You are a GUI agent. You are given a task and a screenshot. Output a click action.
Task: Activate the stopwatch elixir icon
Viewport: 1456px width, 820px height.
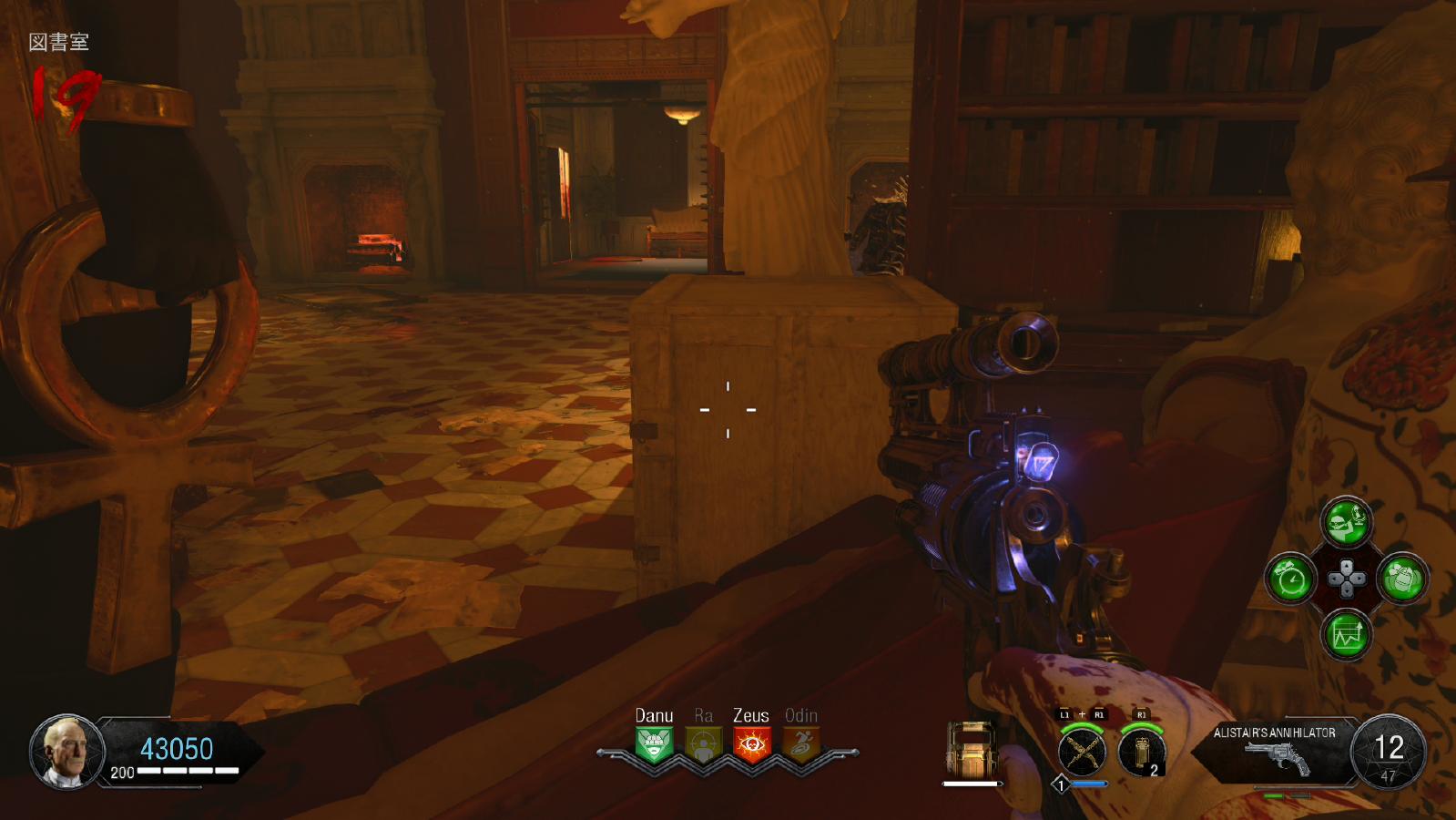[1291, 579]
